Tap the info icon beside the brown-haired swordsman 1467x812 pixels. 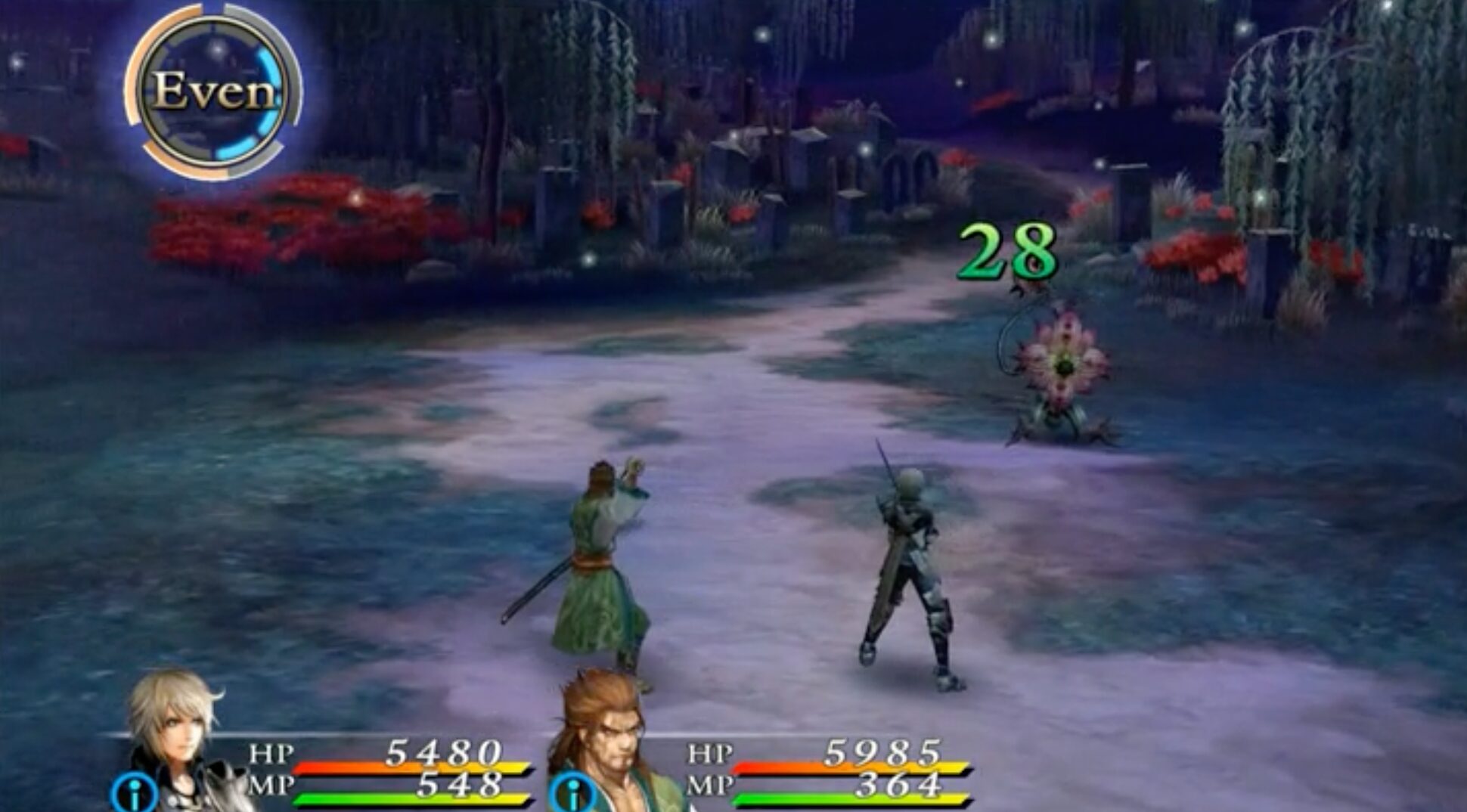pyautogui.click(x=572, y=794)
